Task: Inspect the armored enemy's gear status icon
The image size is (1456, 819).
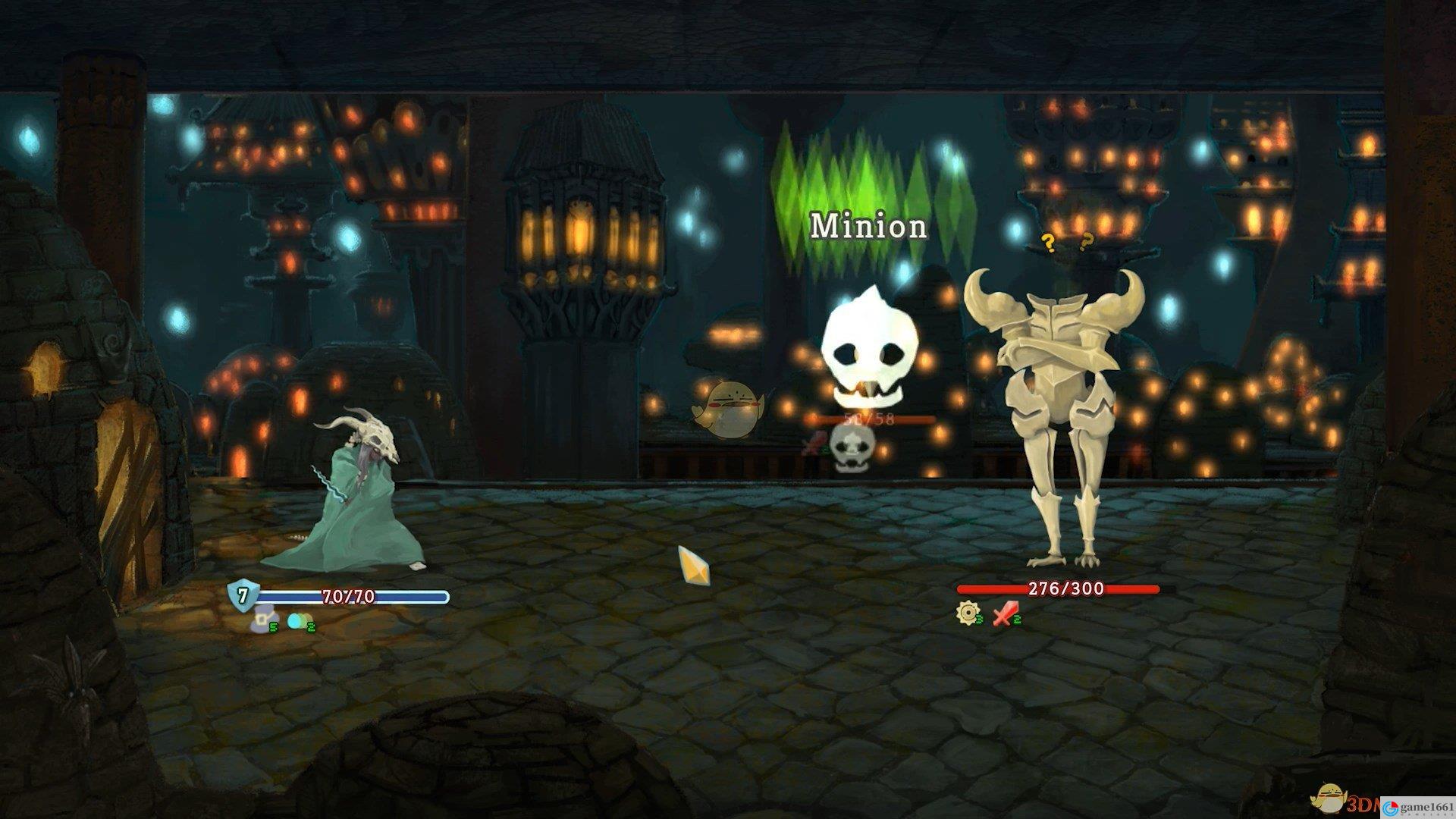Action: [x=967, y=613]
